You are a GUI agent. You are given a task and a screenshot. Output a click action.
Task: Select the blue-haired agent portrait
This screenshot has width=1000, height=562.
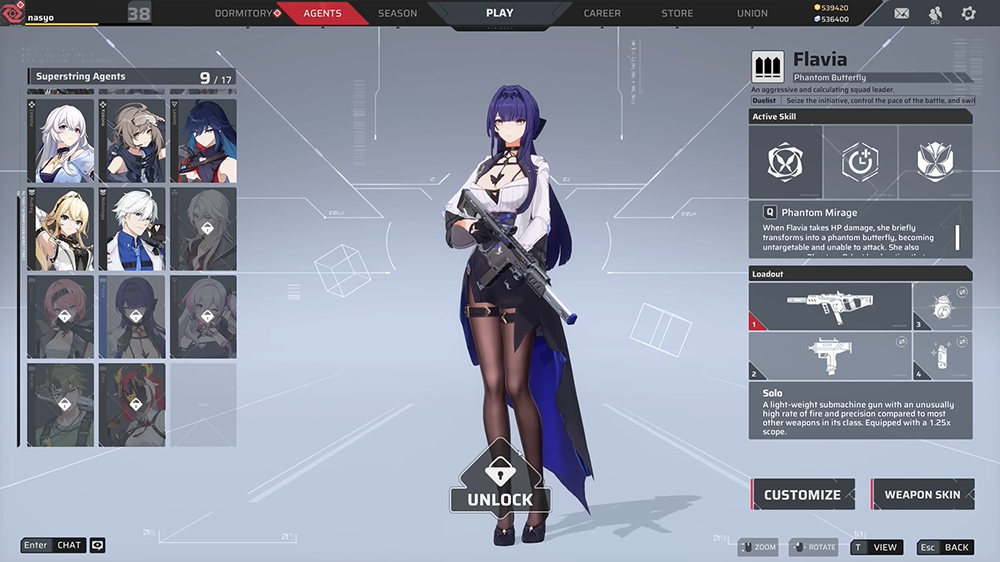click(203, 140)
